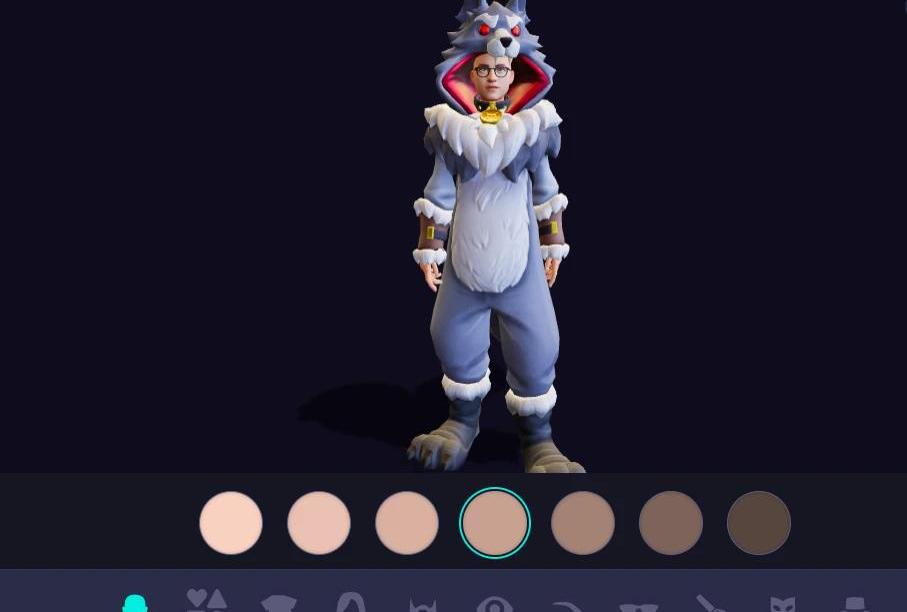Choose the third-darkest skin tone swatch

(583, 523)
